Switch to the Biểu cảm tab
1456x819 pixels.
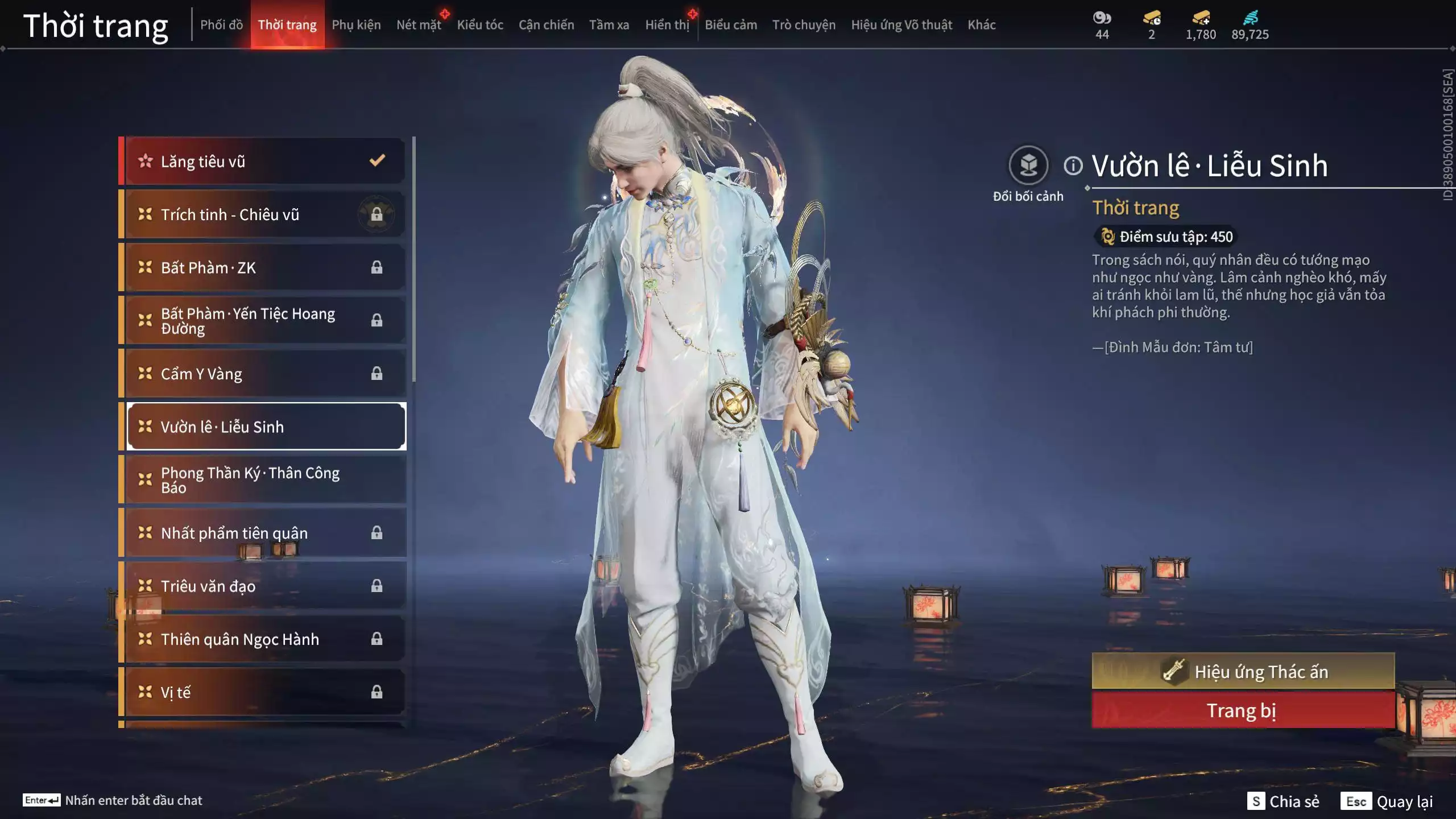pos(731,25)
